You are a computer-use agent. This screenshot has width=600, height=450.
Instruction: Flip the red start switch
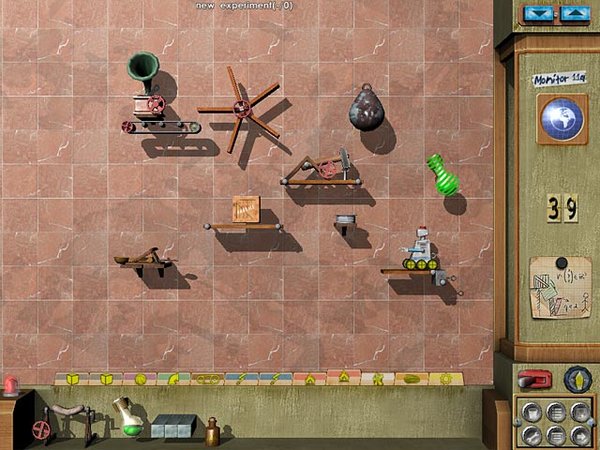coord(534,378)
